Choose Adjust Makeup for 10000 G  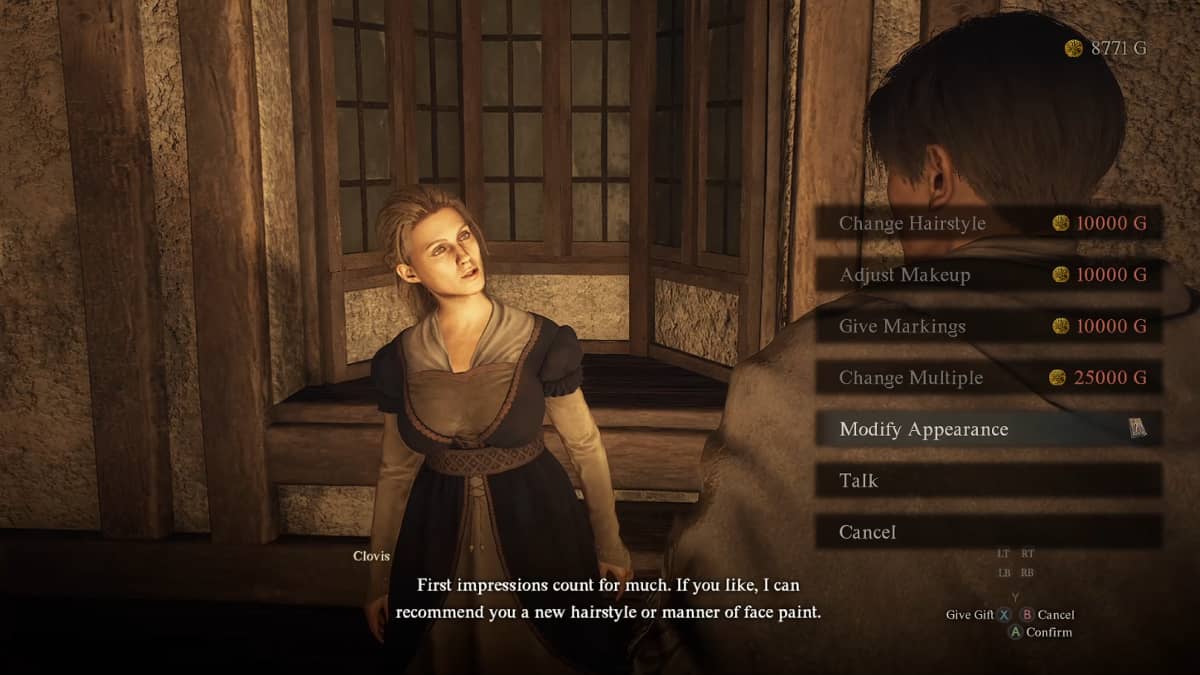click(x=988, y=275)
